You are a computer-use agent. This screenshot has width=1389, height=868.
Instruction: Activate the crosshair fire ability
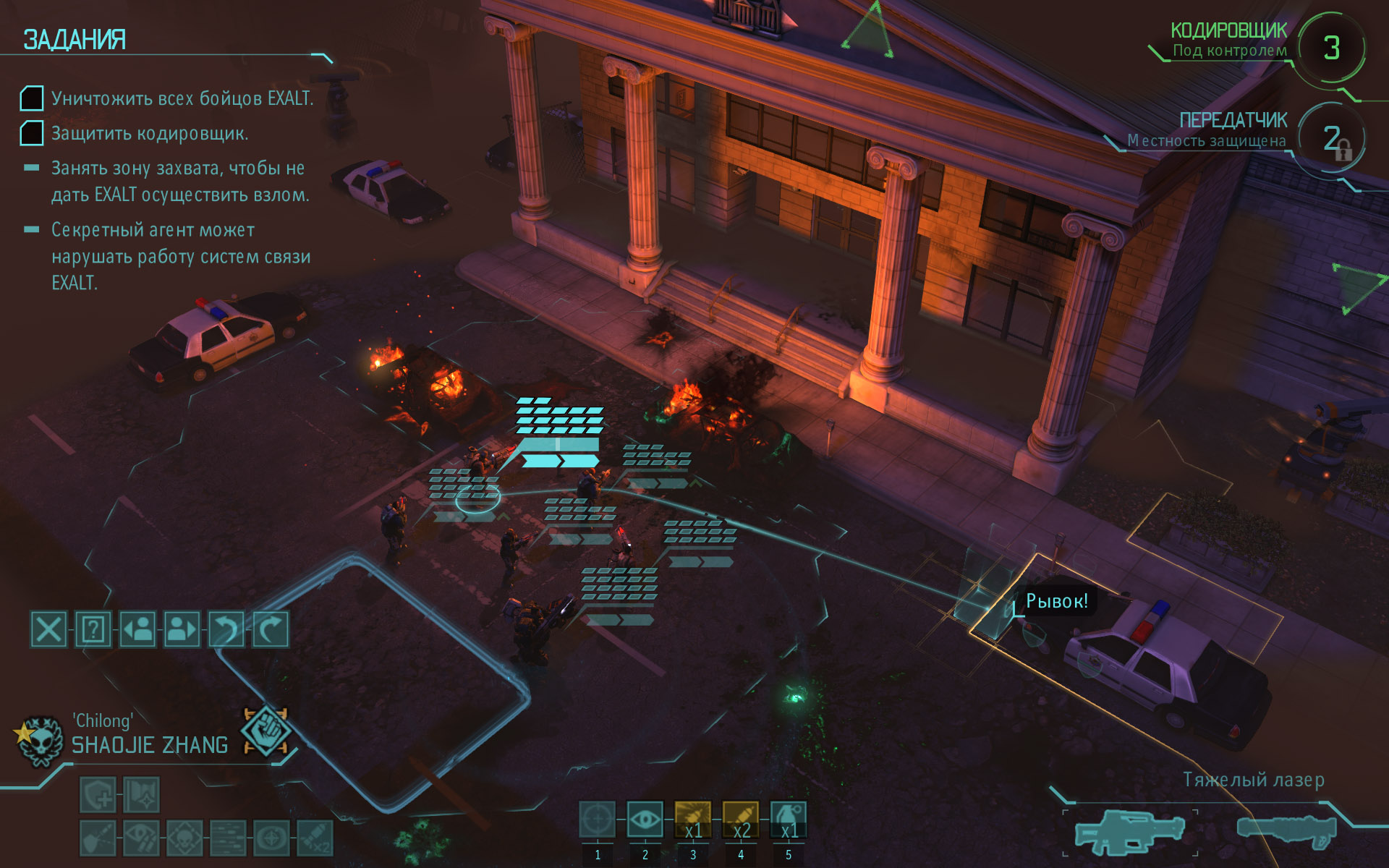[x=597, y=821]
